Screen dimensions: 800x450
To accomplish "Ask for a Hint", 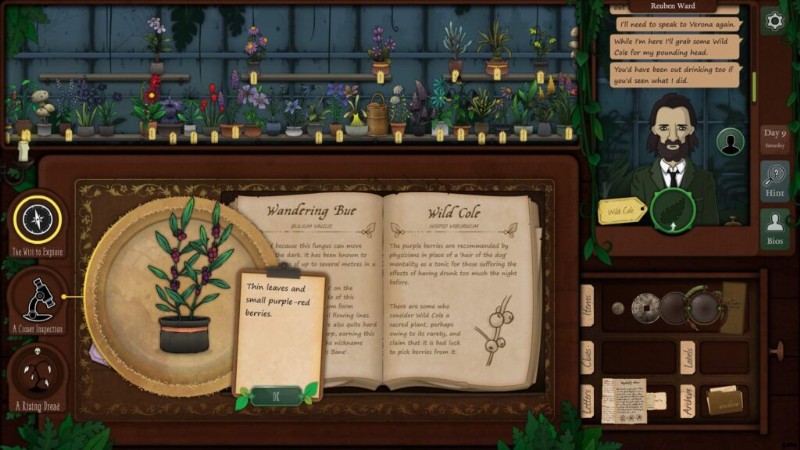I will coord(774,181).
